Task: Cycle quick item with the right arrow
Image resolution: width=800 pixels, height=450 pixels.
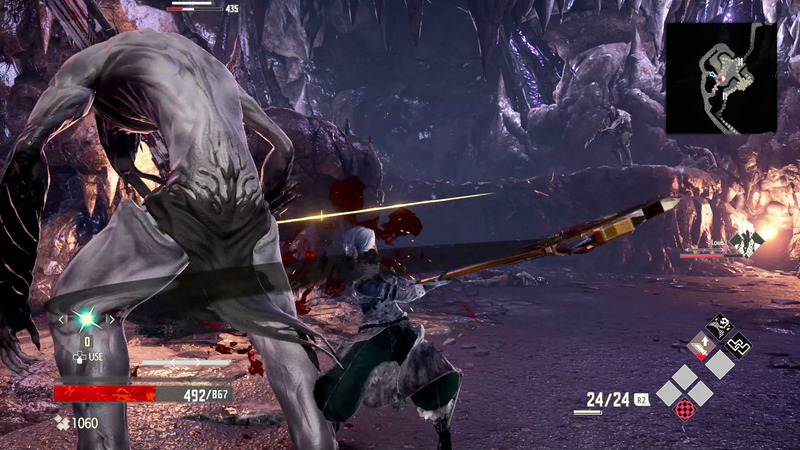Action: point(112,319)
